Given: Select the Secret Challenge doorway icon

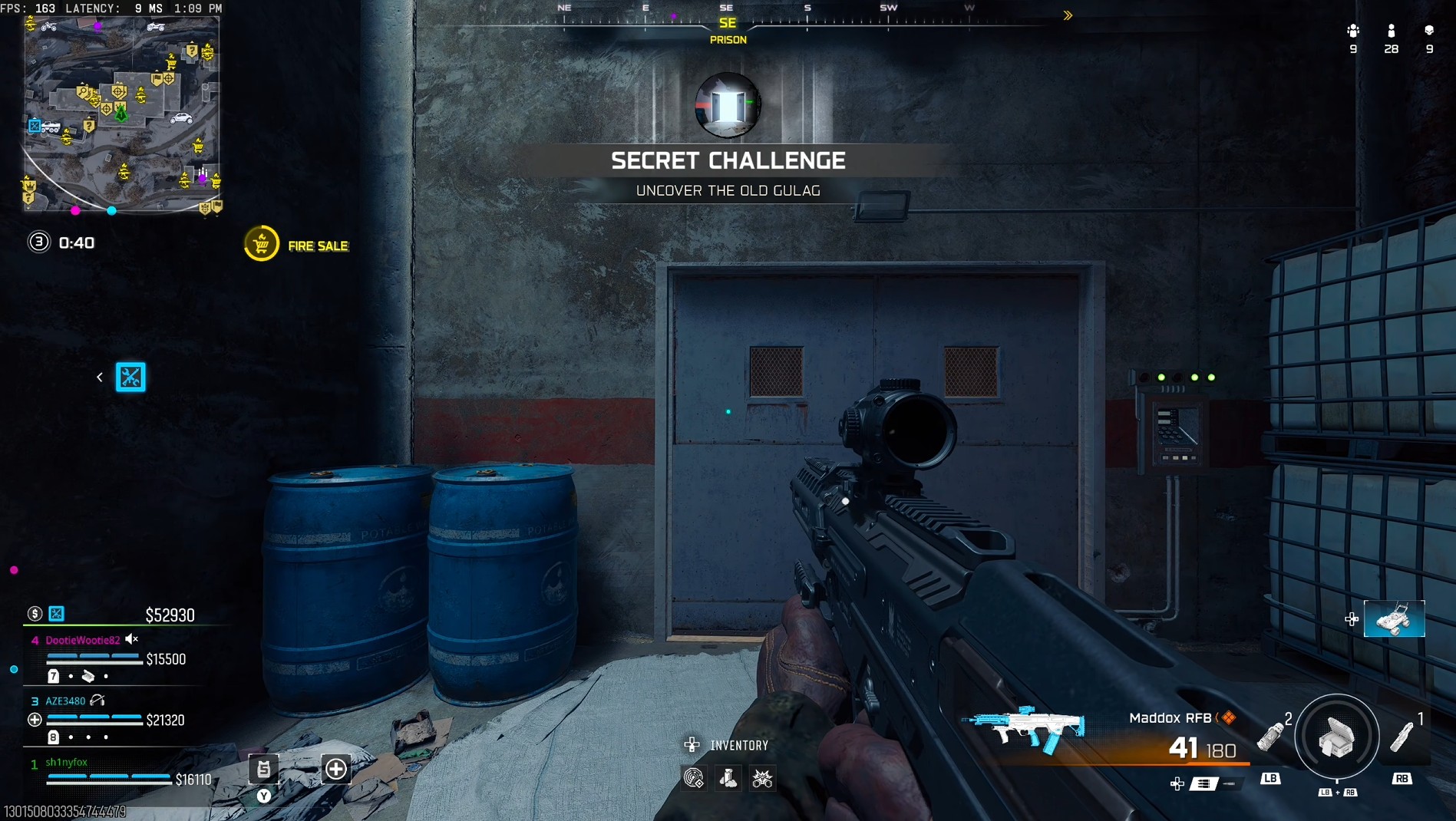Looking at the screenshot, I should [728, 105].
